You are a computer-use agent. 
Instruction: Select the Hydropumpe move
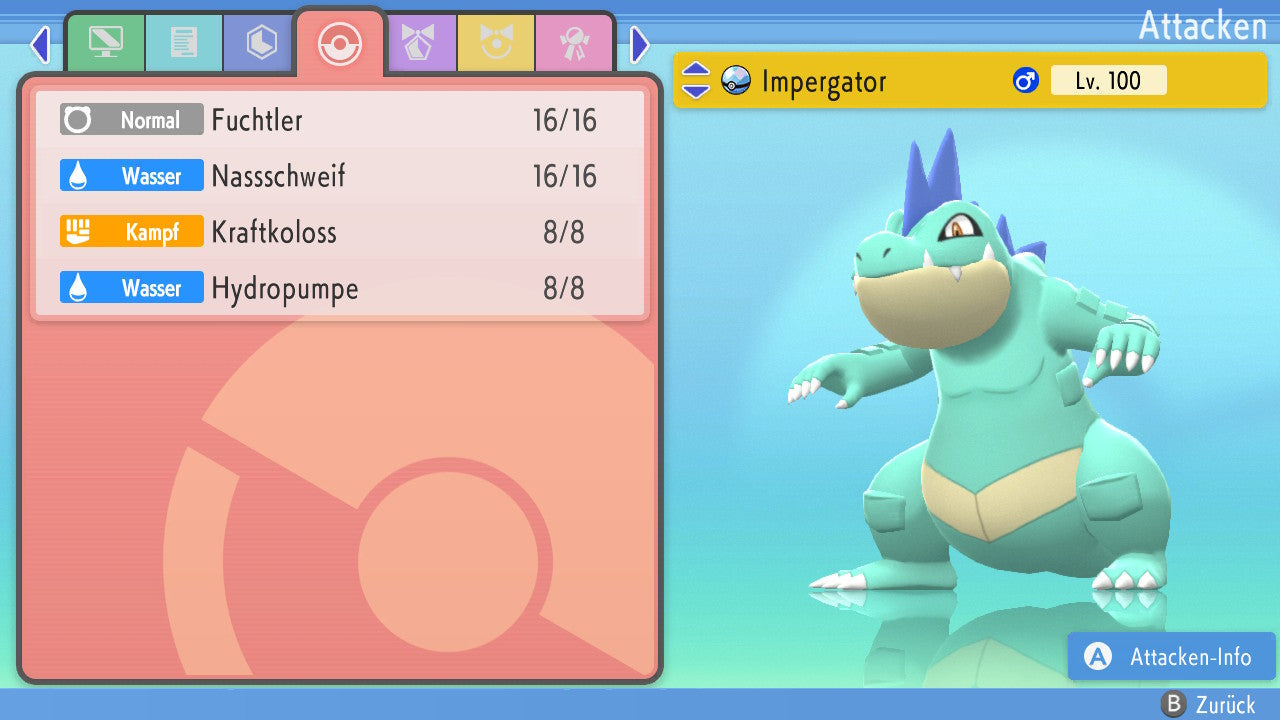pyautogui.click(x=340, y=289)
